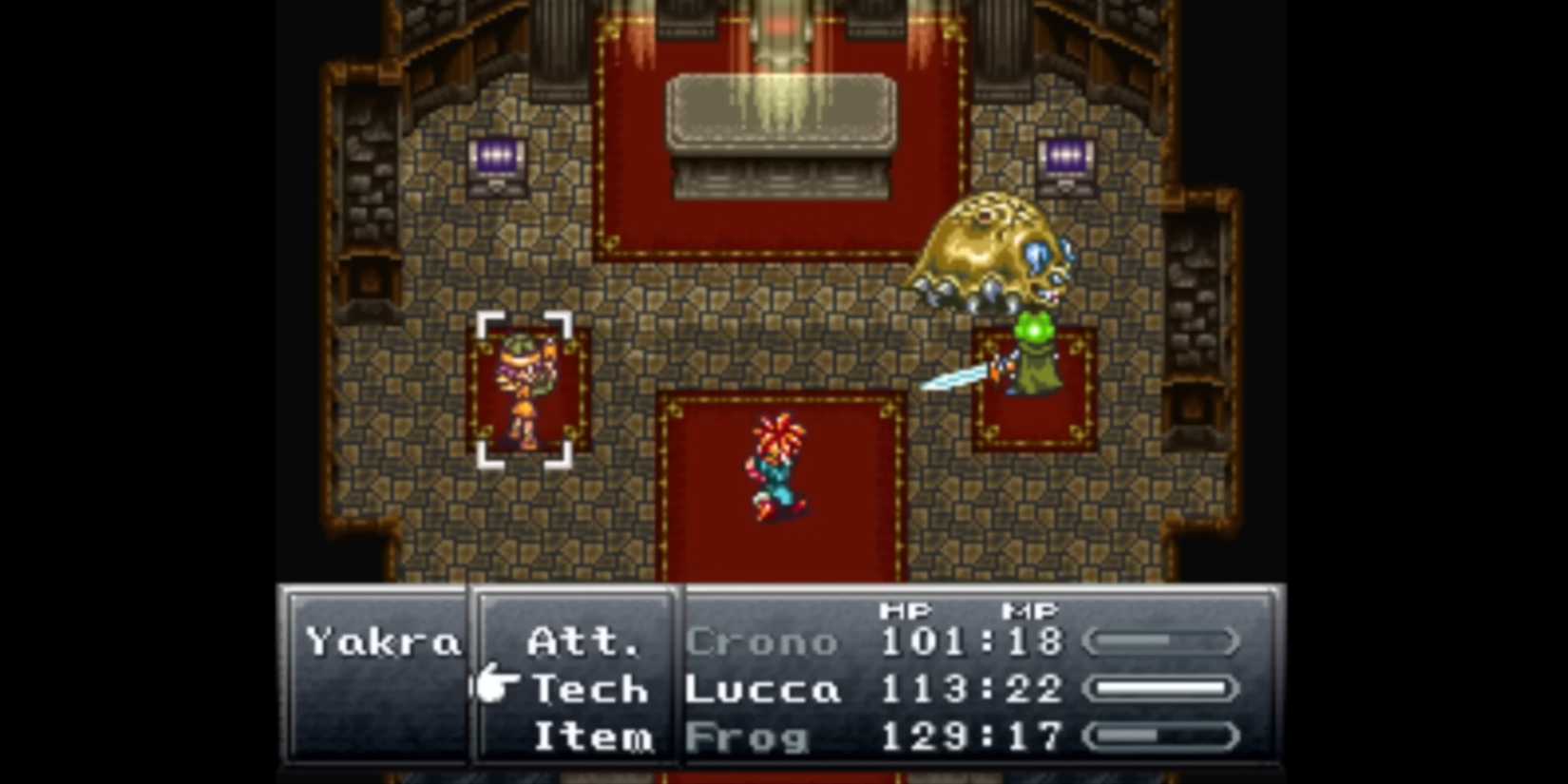Expand Frog's stat row
The image size is (1568, 784).
950,737
